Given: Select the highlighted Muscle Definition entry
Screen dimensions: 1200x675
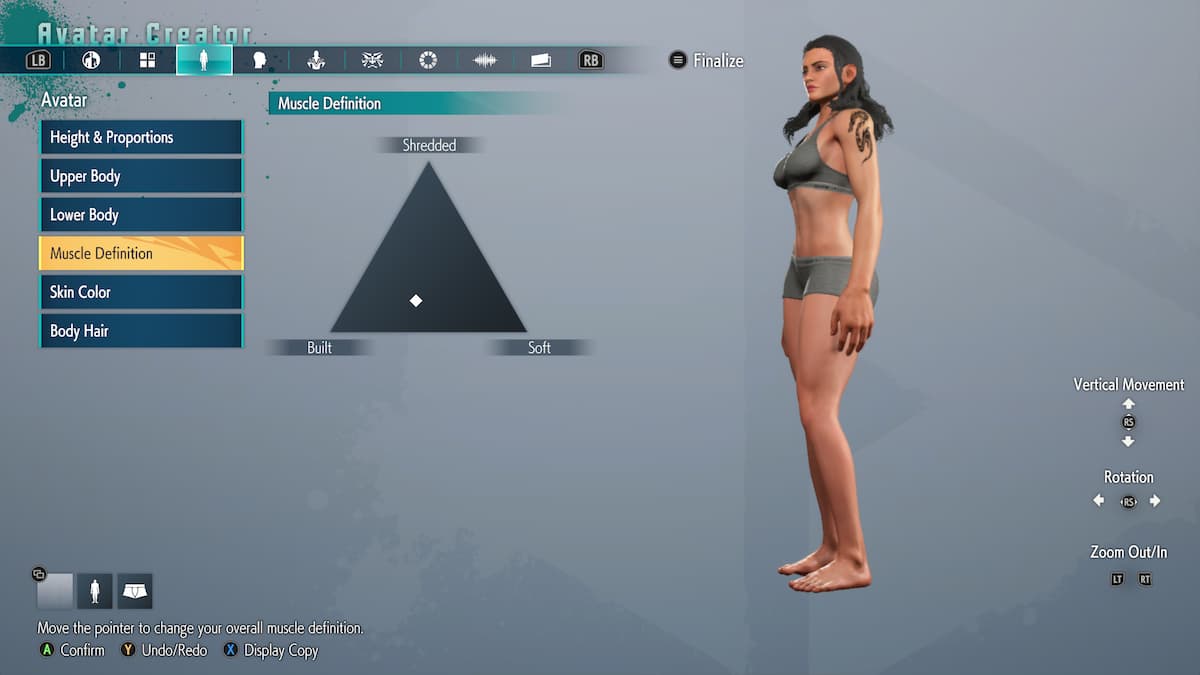Looking at the screenshot, I should [141, 253].
